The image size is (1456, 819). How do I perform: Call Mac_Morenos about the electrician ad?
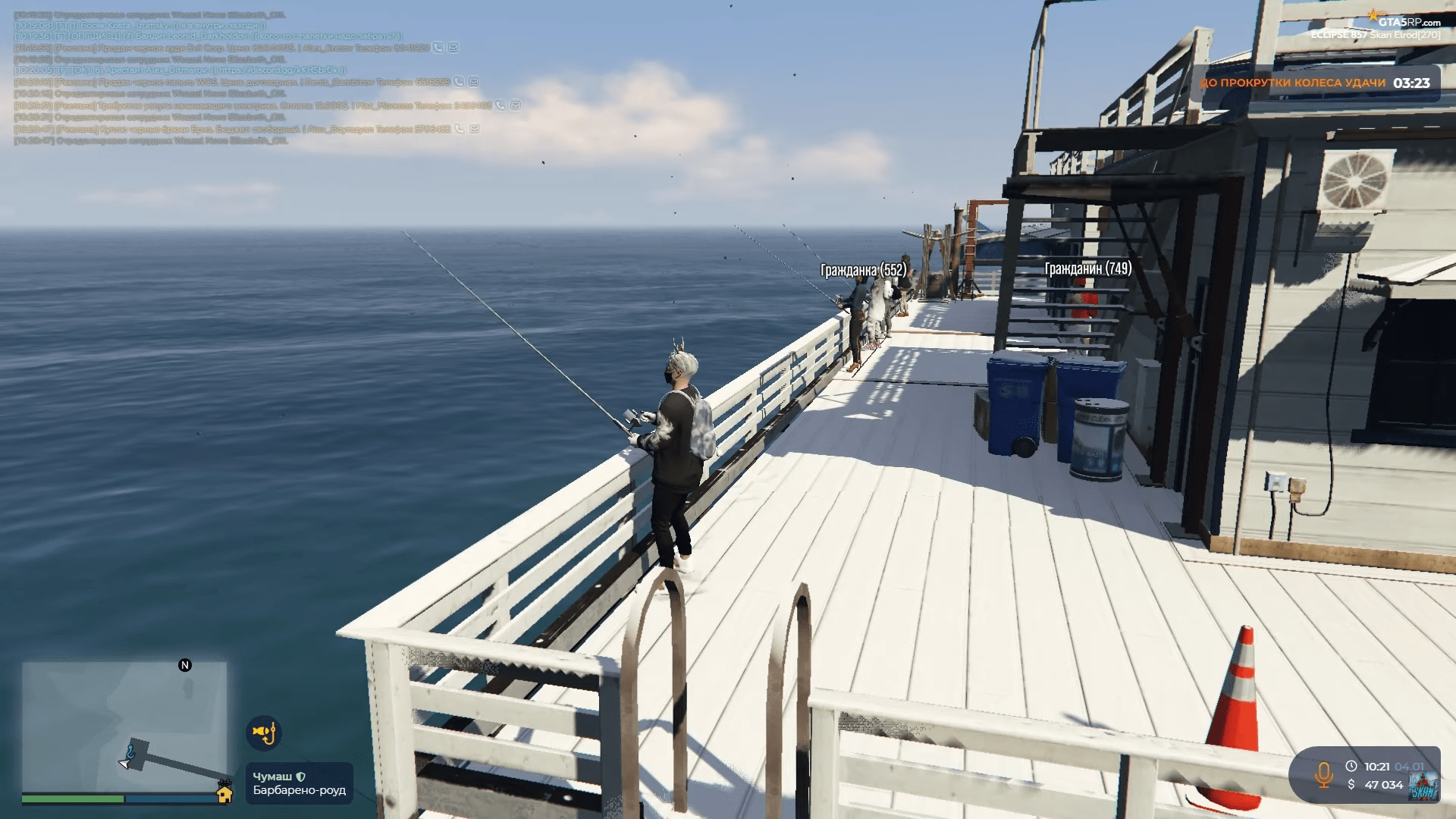click(500, 105)
